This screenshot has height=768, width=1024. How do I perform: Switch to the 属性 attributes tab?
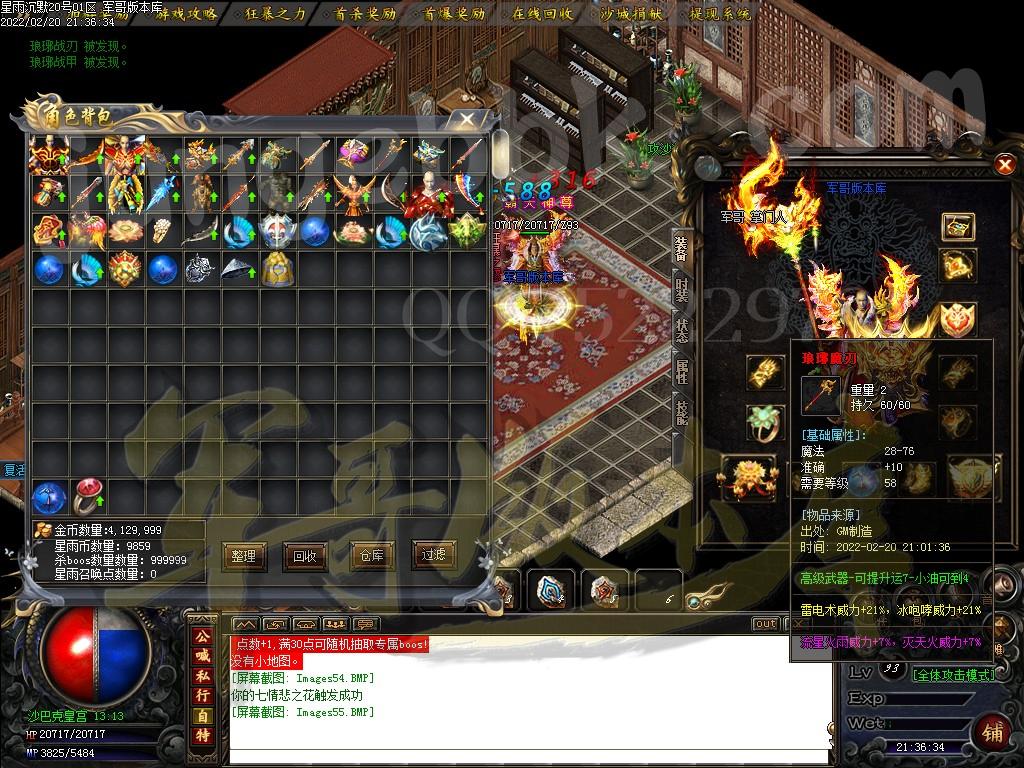pos(681,373)
